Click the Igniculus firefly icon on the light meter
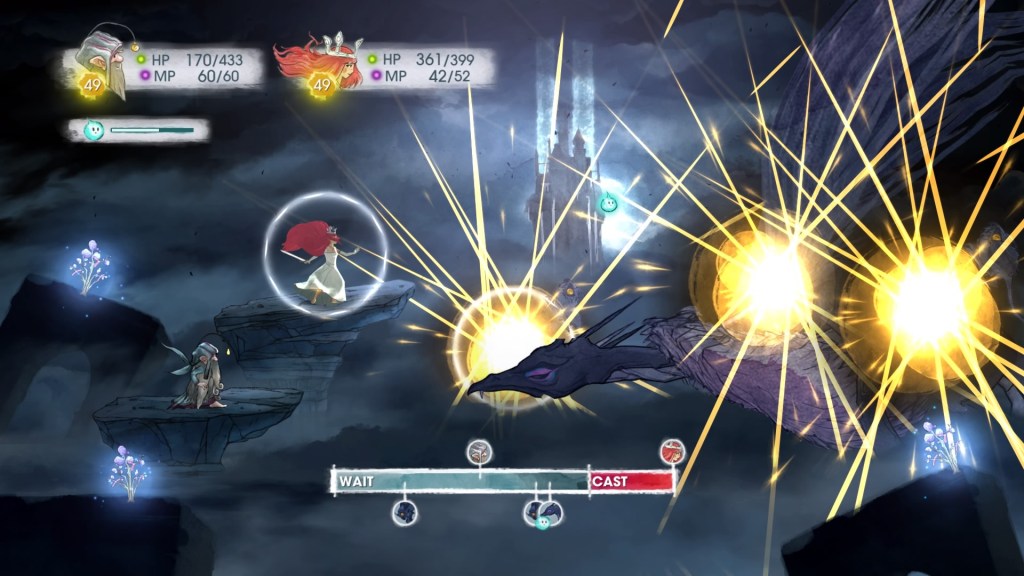The height and width of the screenshot is (576, 1024). click(92, 130)
